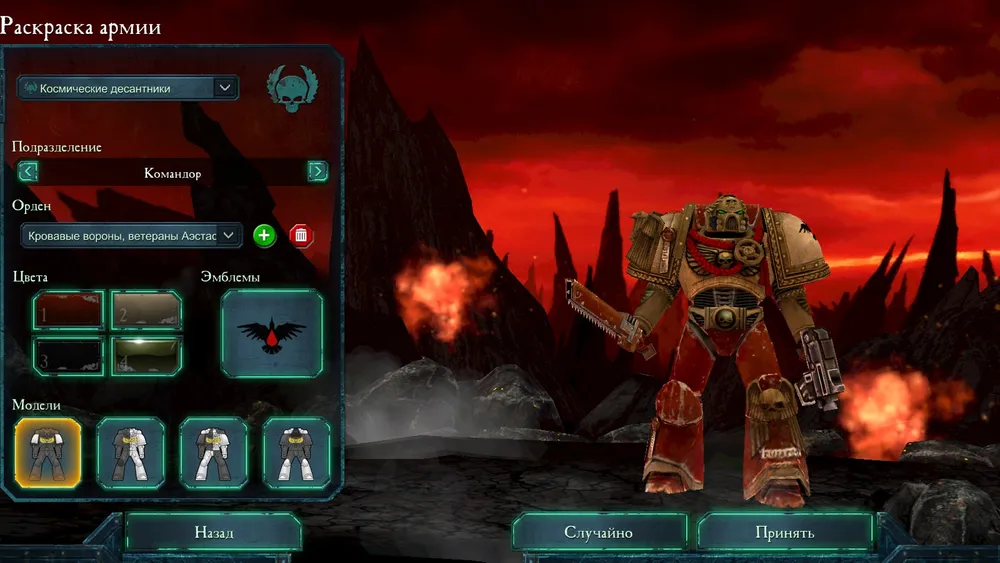Pick the black color swatch number 3

(x=68, y=356)
